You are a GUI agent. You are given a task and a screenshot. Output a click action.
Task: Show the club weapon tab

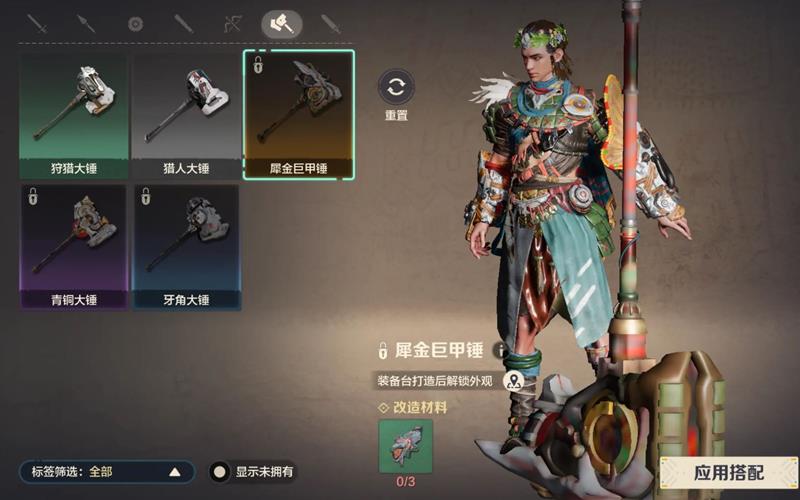pos(184,24)
